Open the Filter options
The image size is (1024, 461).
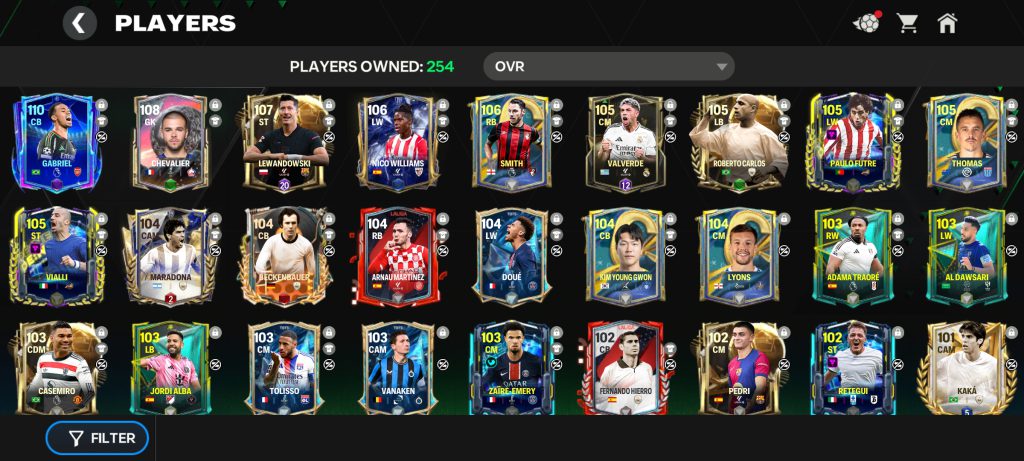click(97, 438)
